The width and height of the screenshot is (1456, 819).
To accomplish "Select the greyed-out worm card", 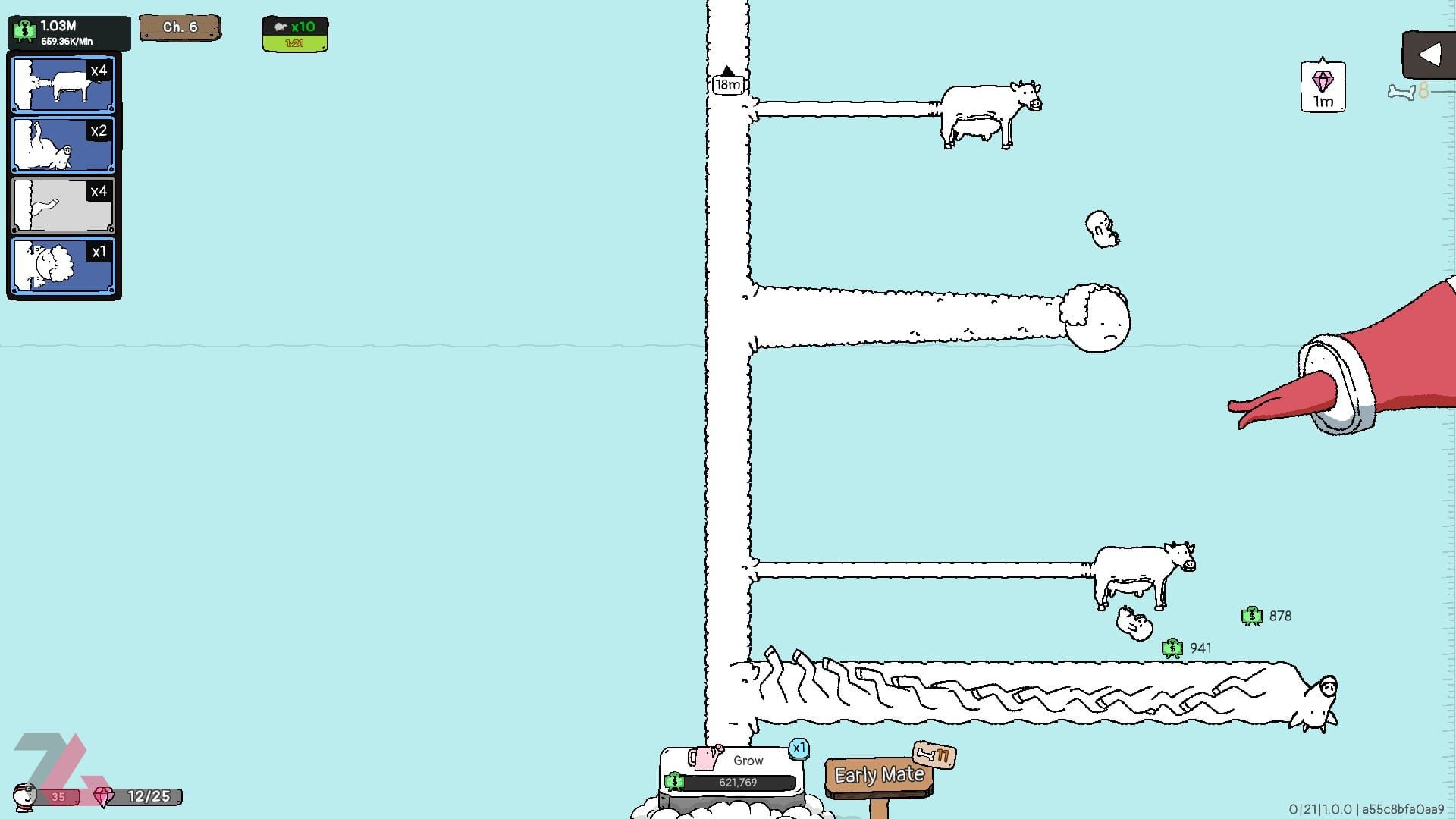I will (63, 205).
